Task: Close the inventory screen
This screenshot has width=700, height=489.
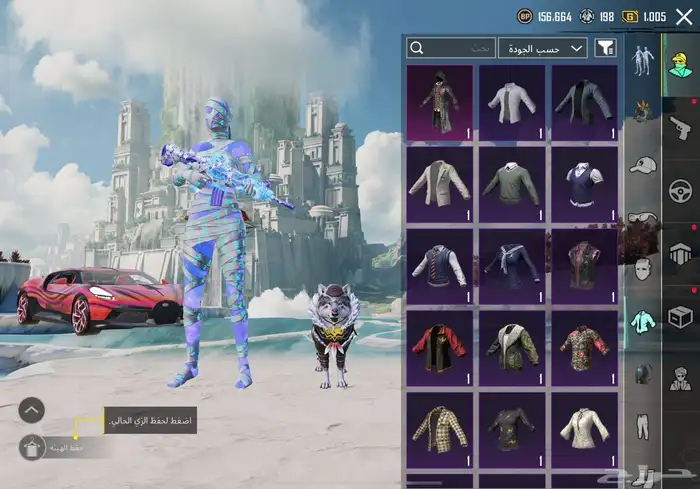Action: (x=684, y=16)
